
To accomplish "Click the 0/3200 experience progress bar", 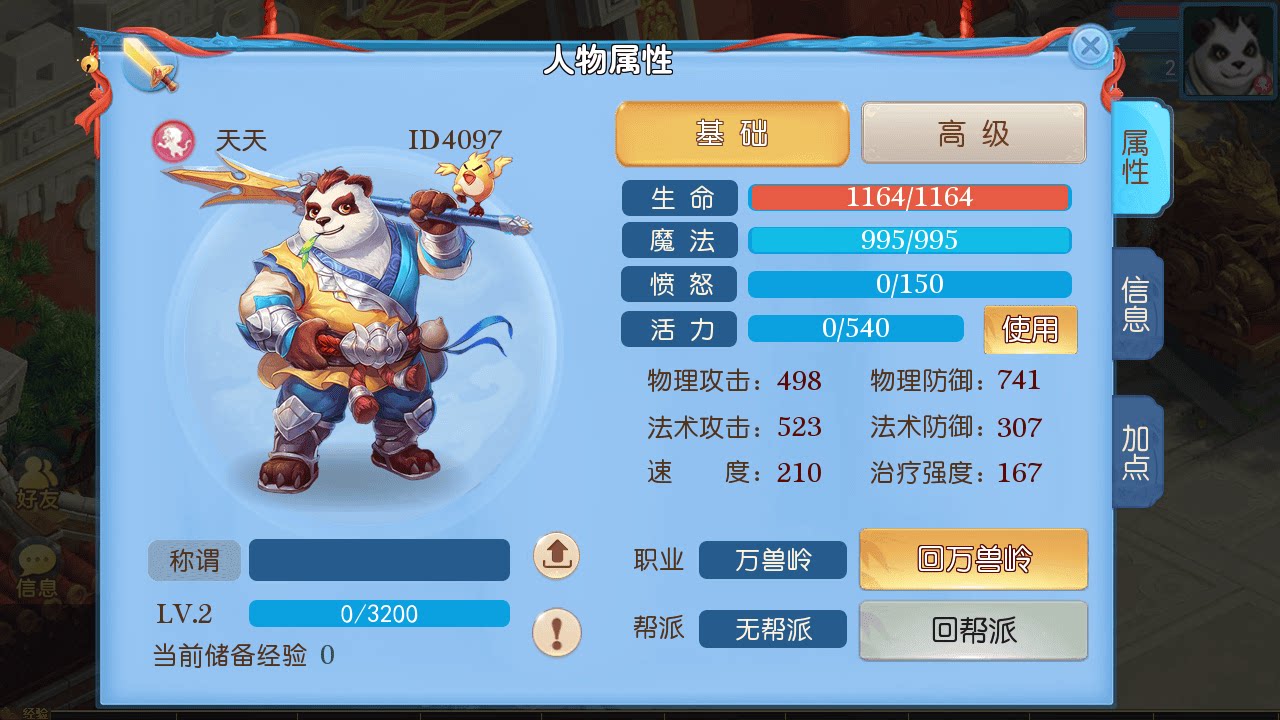I will pyautogui.click(x=379, y=613).
